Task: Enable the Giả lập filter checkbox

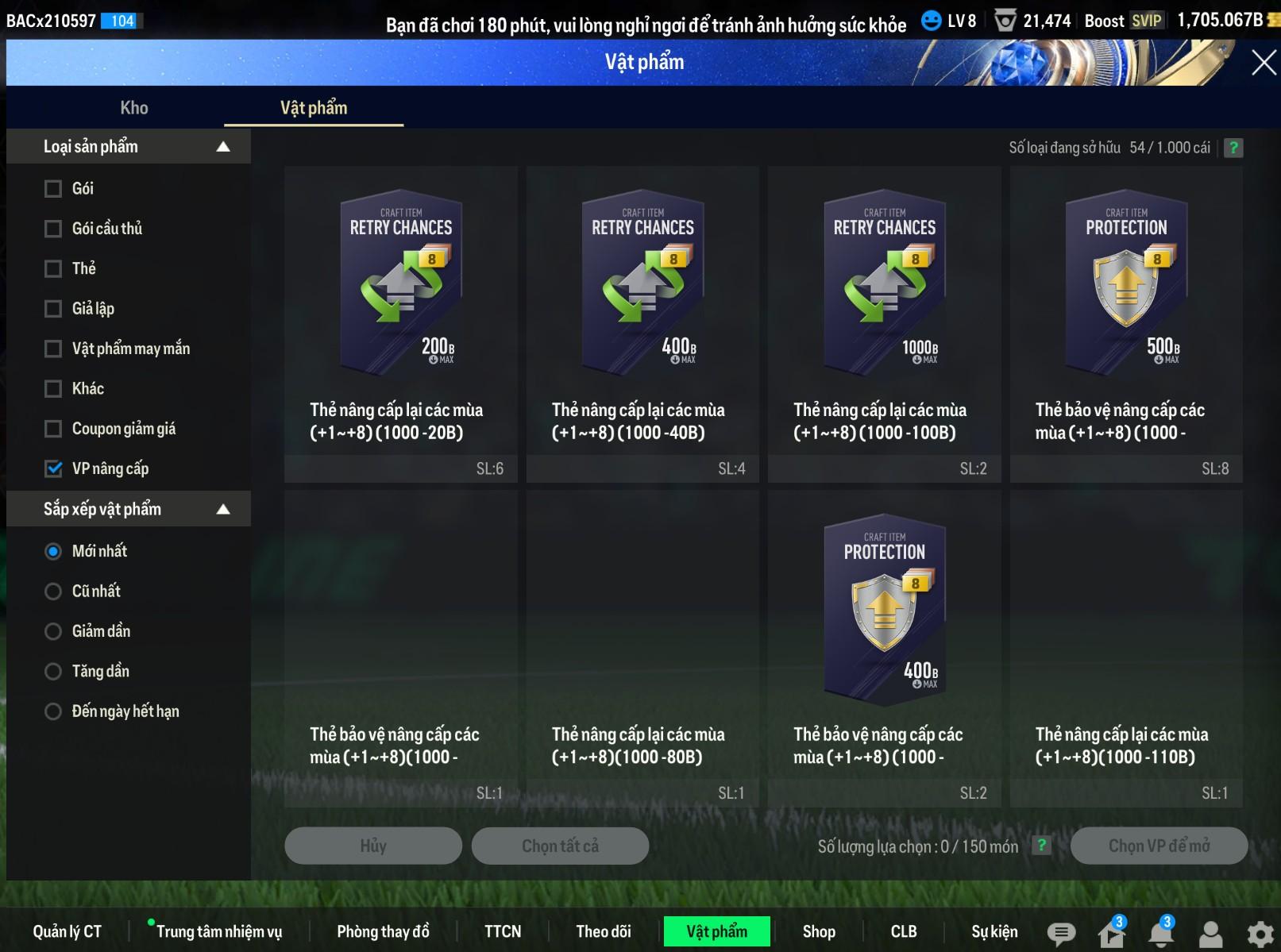Action: 53,309
